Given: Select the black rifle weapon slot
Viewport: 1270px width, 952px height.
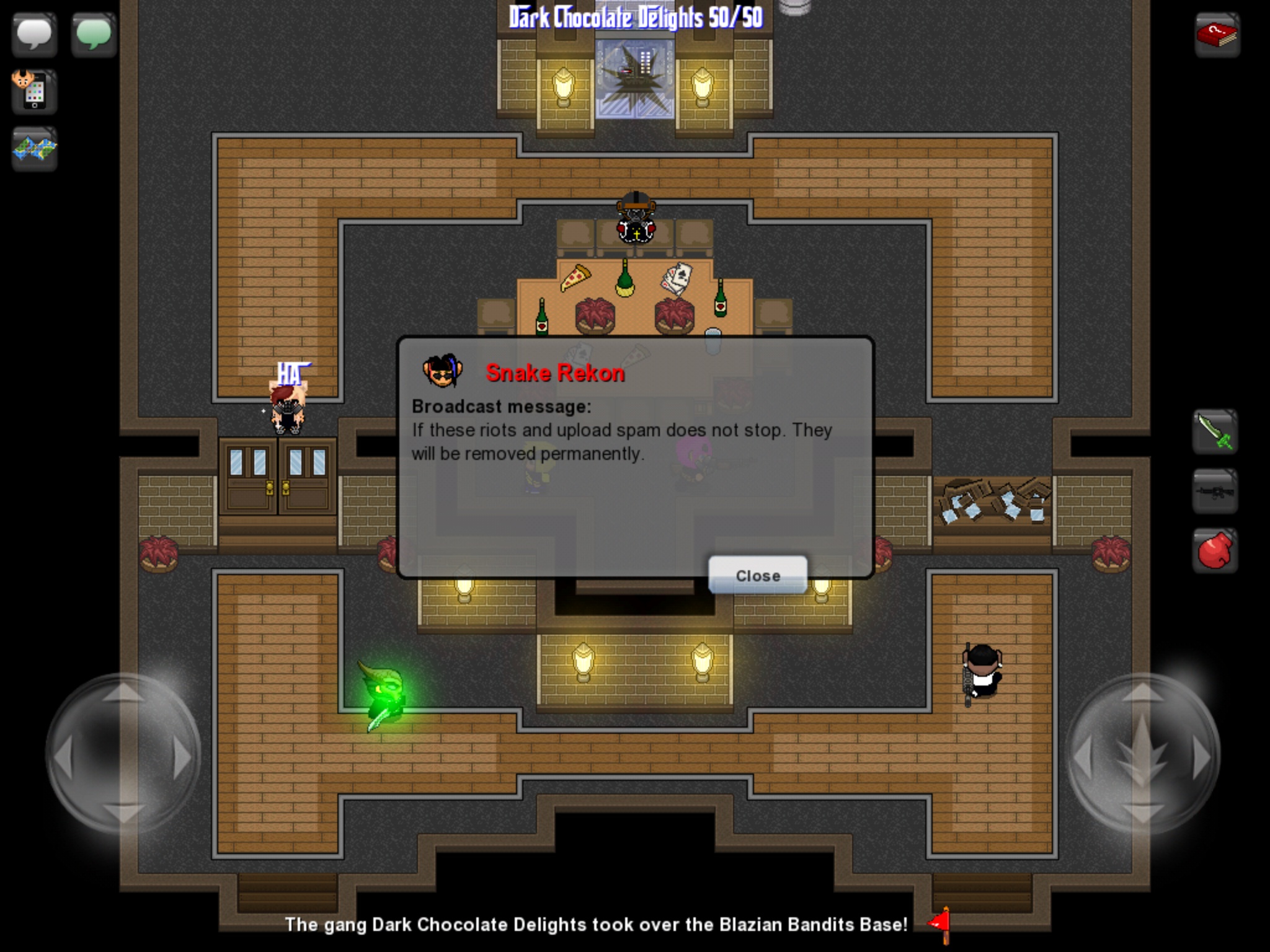Looking at the screenshot, I should coord(1215,492).
